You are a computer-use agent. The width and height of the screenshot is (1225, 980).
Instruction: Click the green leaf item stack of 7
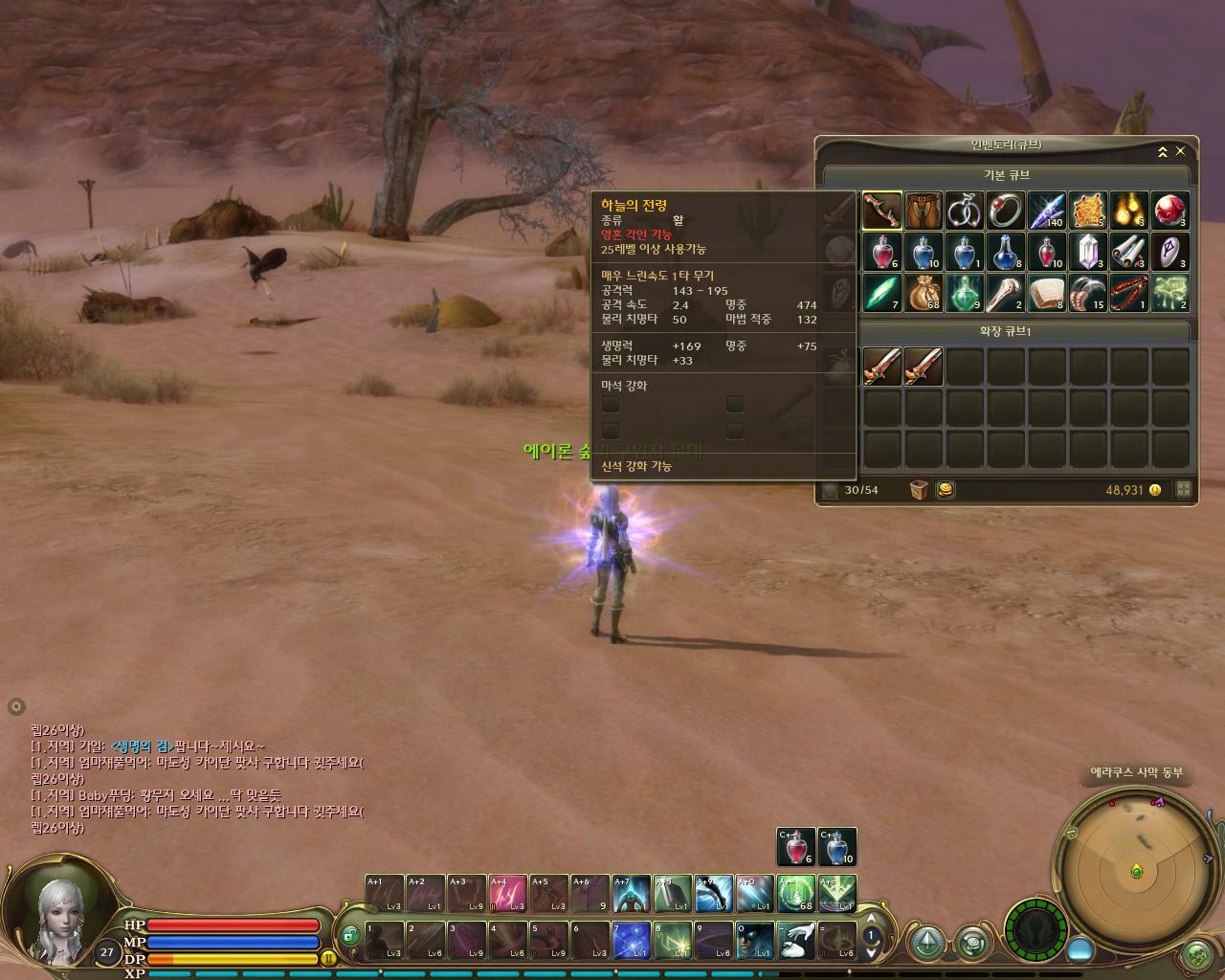pos(882,293)
